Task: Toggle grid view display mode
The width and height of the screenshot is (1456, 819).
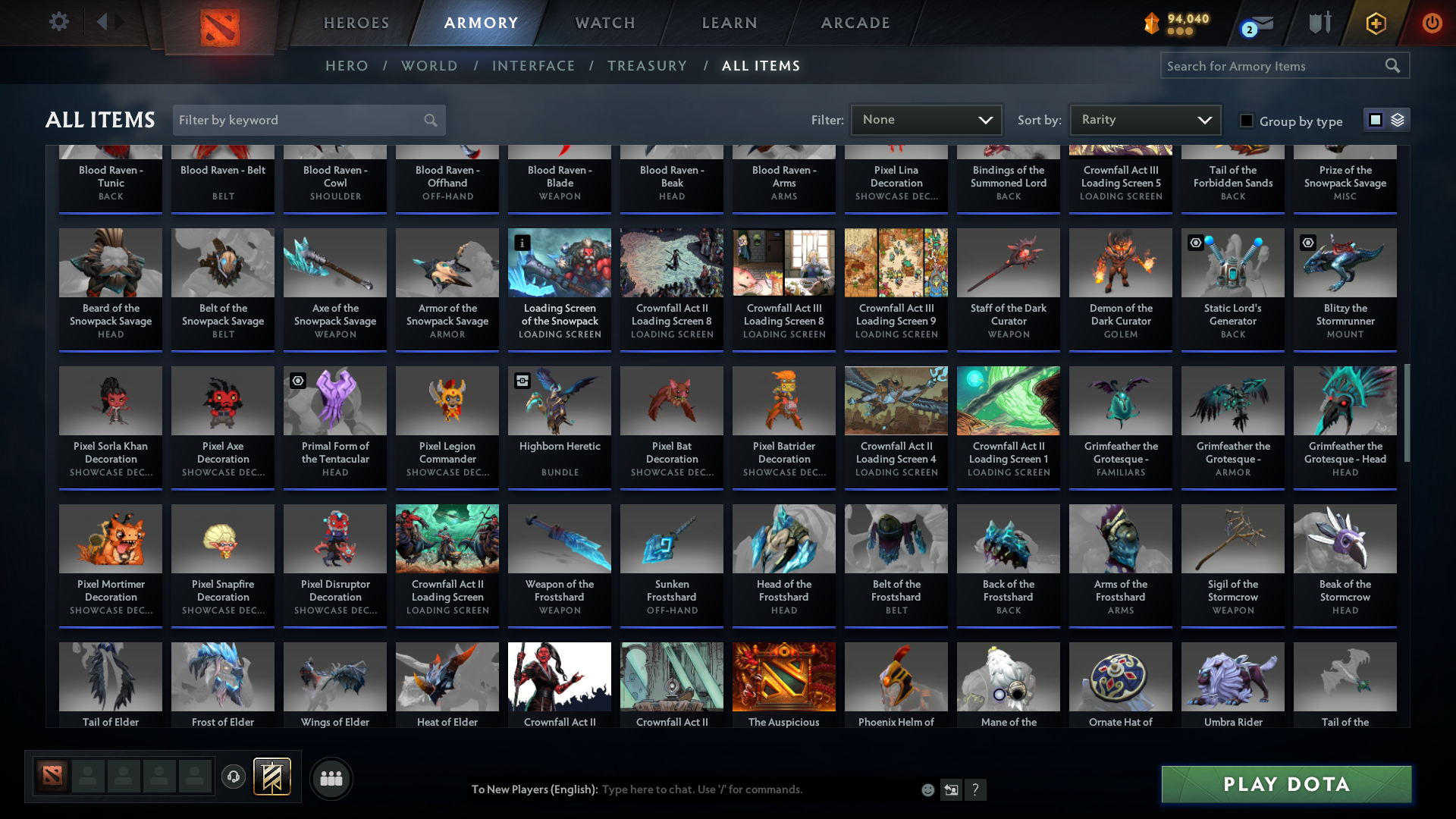Action: [1375, 119]
